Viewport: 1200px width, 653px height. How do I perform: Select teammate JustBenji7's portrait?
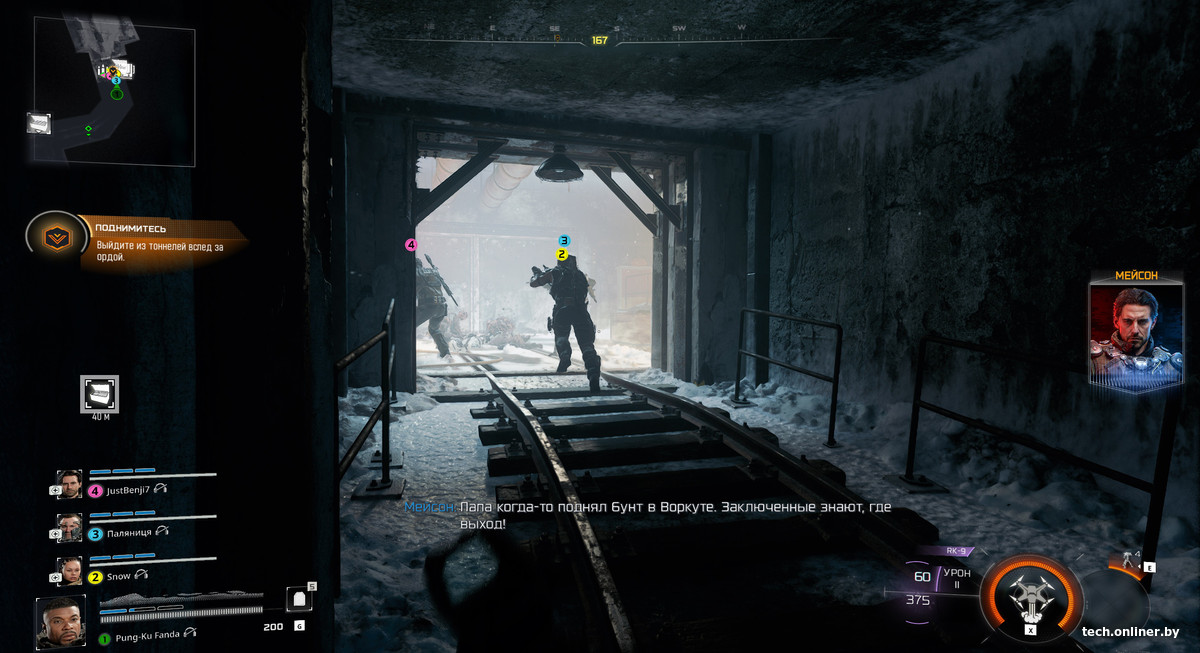(69, 484)
